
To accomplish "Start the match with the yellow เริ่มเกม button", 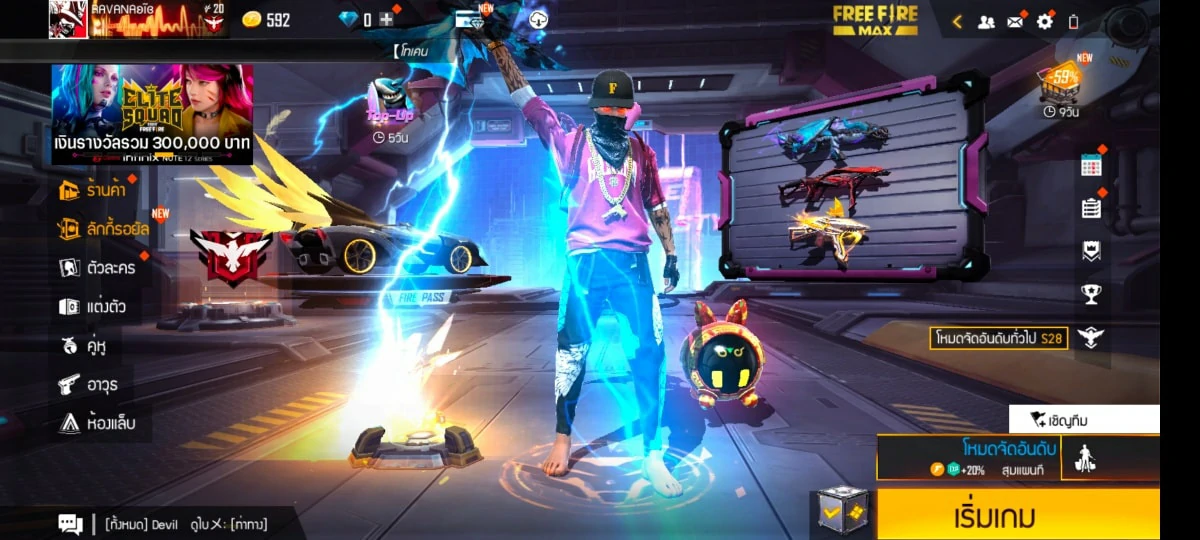I will coord(1017,516).
